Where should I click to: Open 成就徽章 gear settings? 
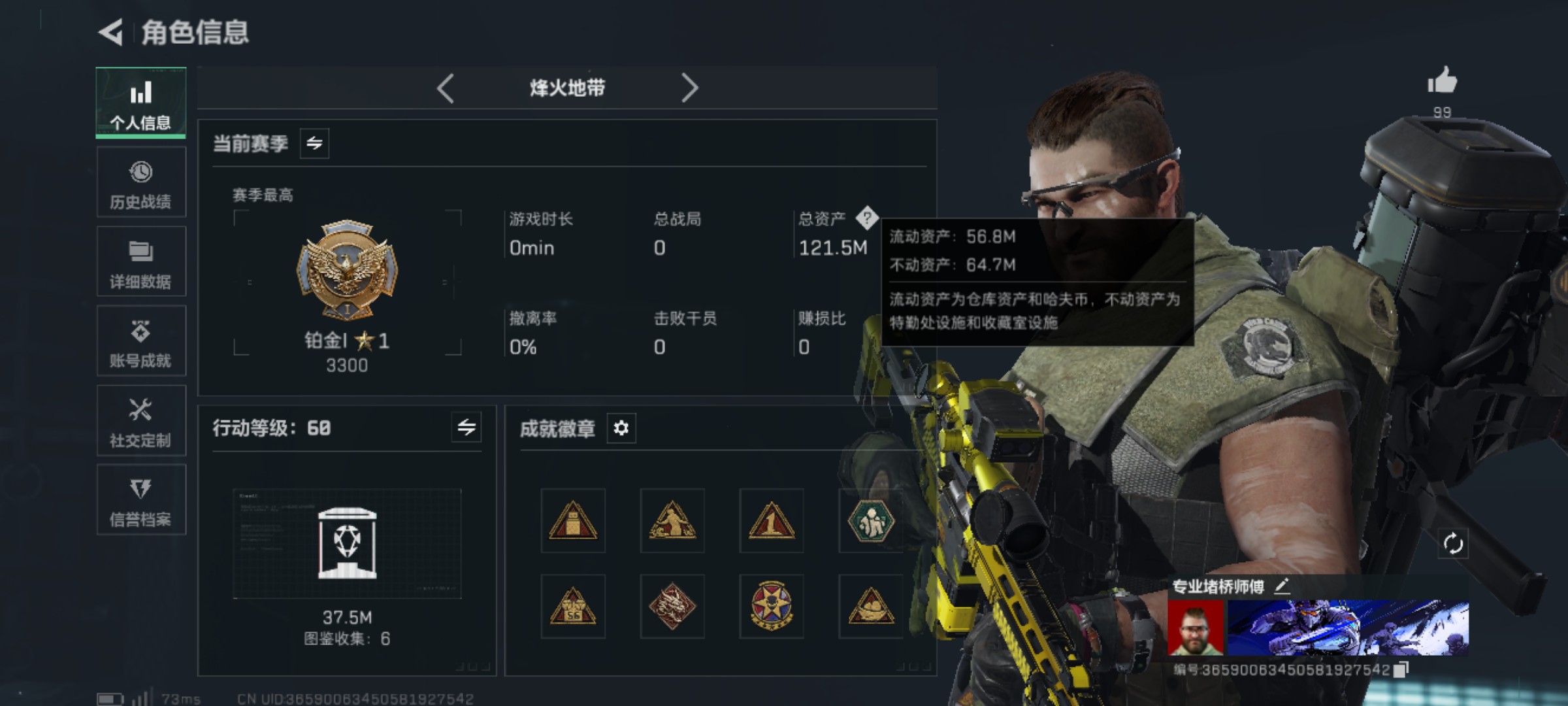pyautogui.click(x=621, y=428)
